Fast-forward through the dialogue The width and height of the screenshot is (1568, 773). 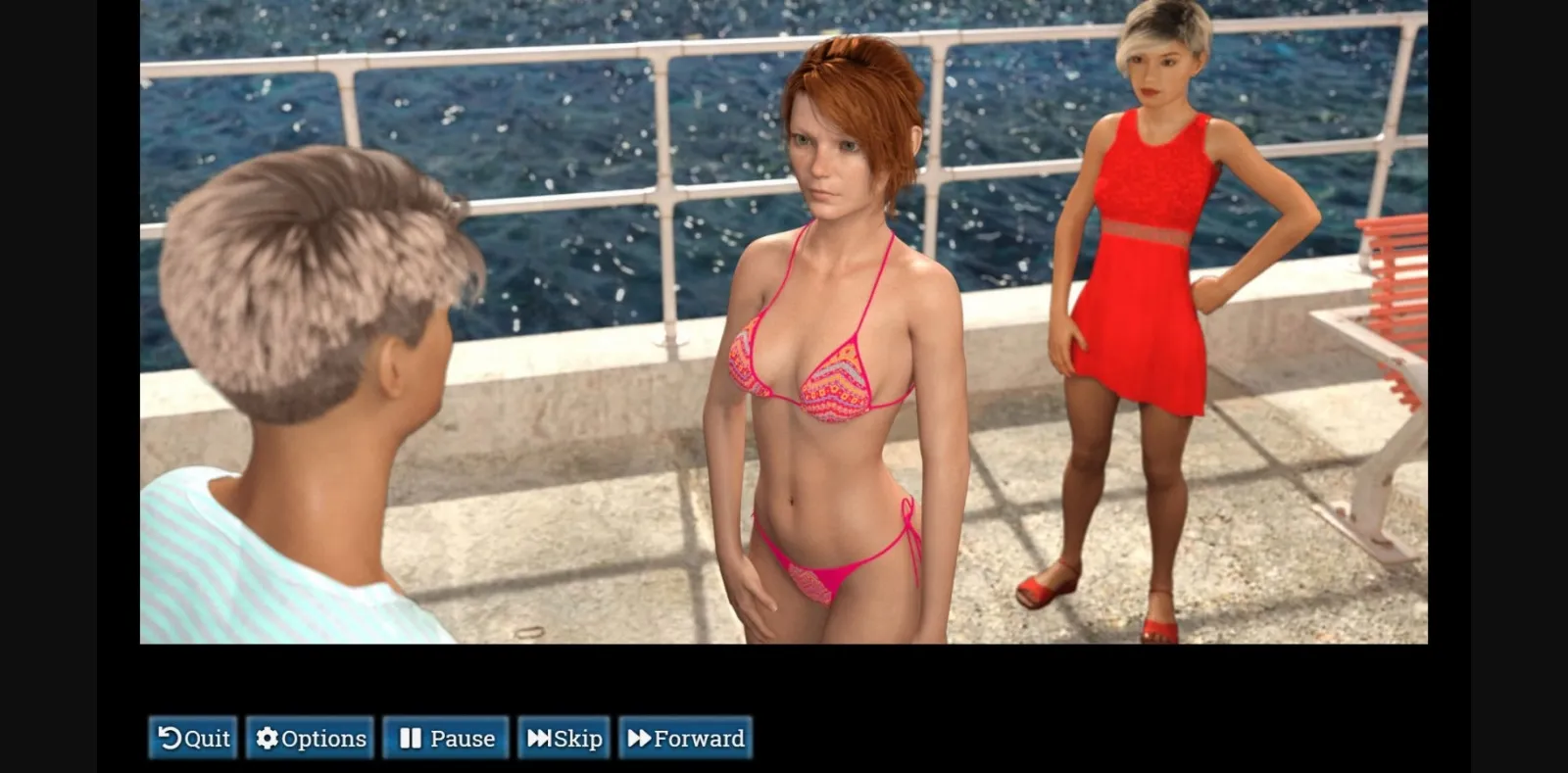[x=685, y=738]
